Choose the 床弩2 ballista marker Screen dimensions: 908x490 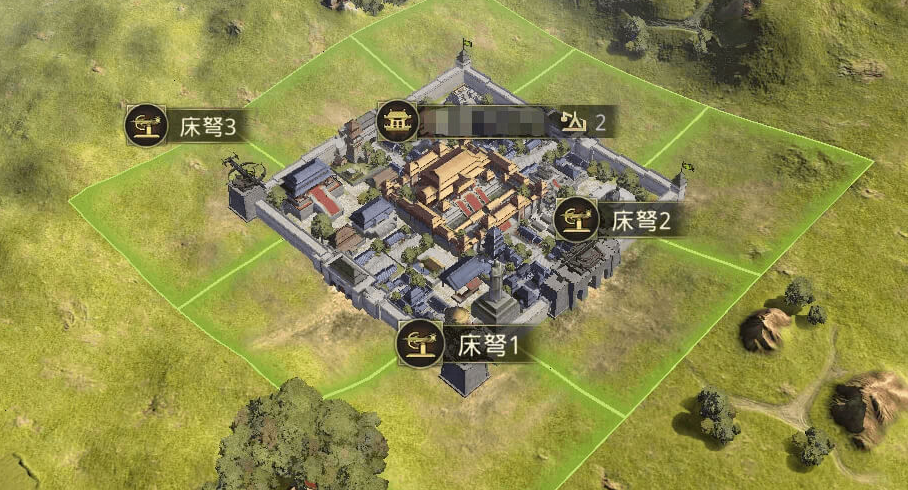pyautogui.click(x=618, y=219)
